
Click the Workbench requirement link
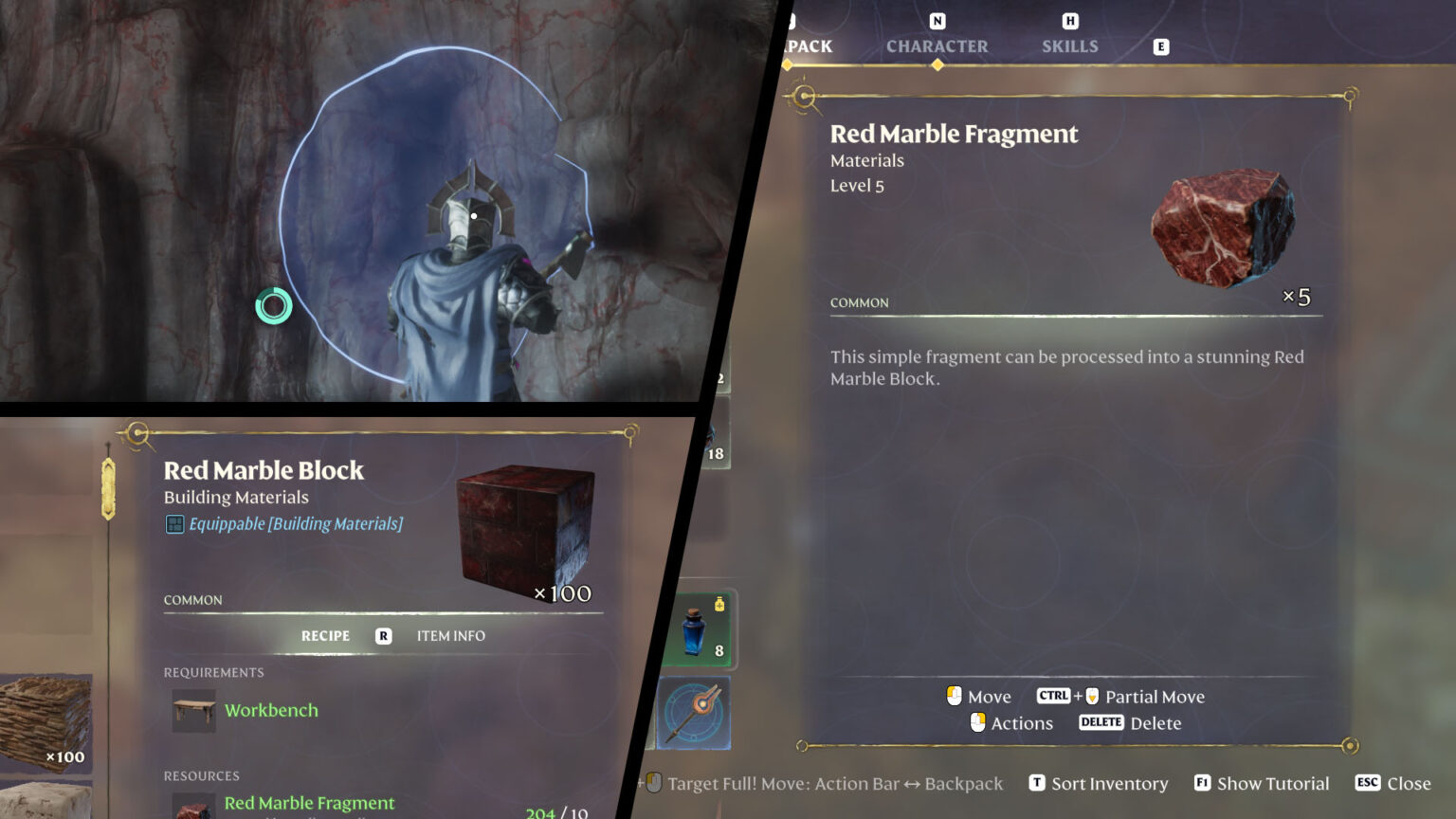[x=271, y=710]
